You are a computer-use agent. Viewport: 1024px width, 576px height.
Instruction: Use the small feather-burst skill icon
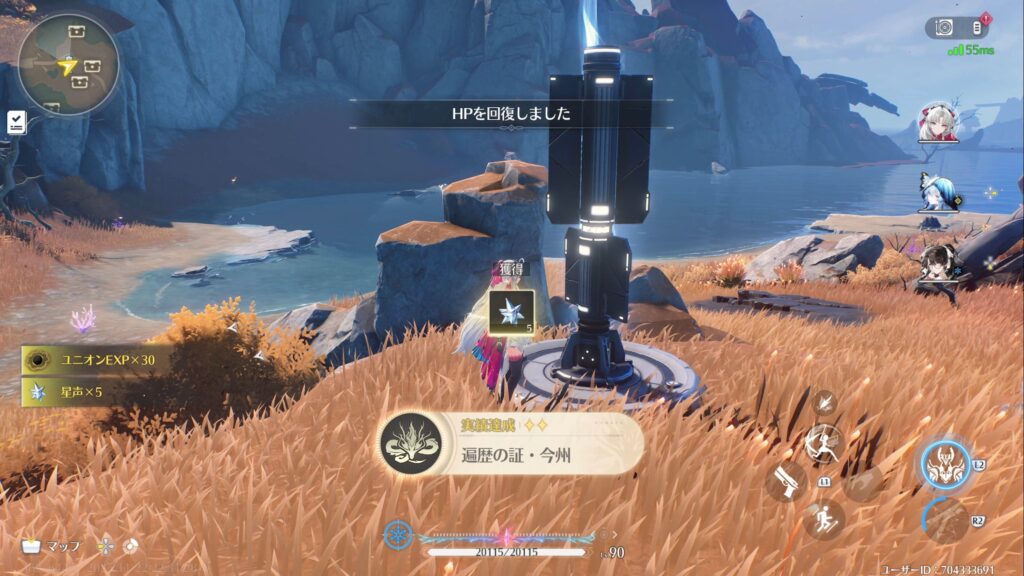pos(824,402)
